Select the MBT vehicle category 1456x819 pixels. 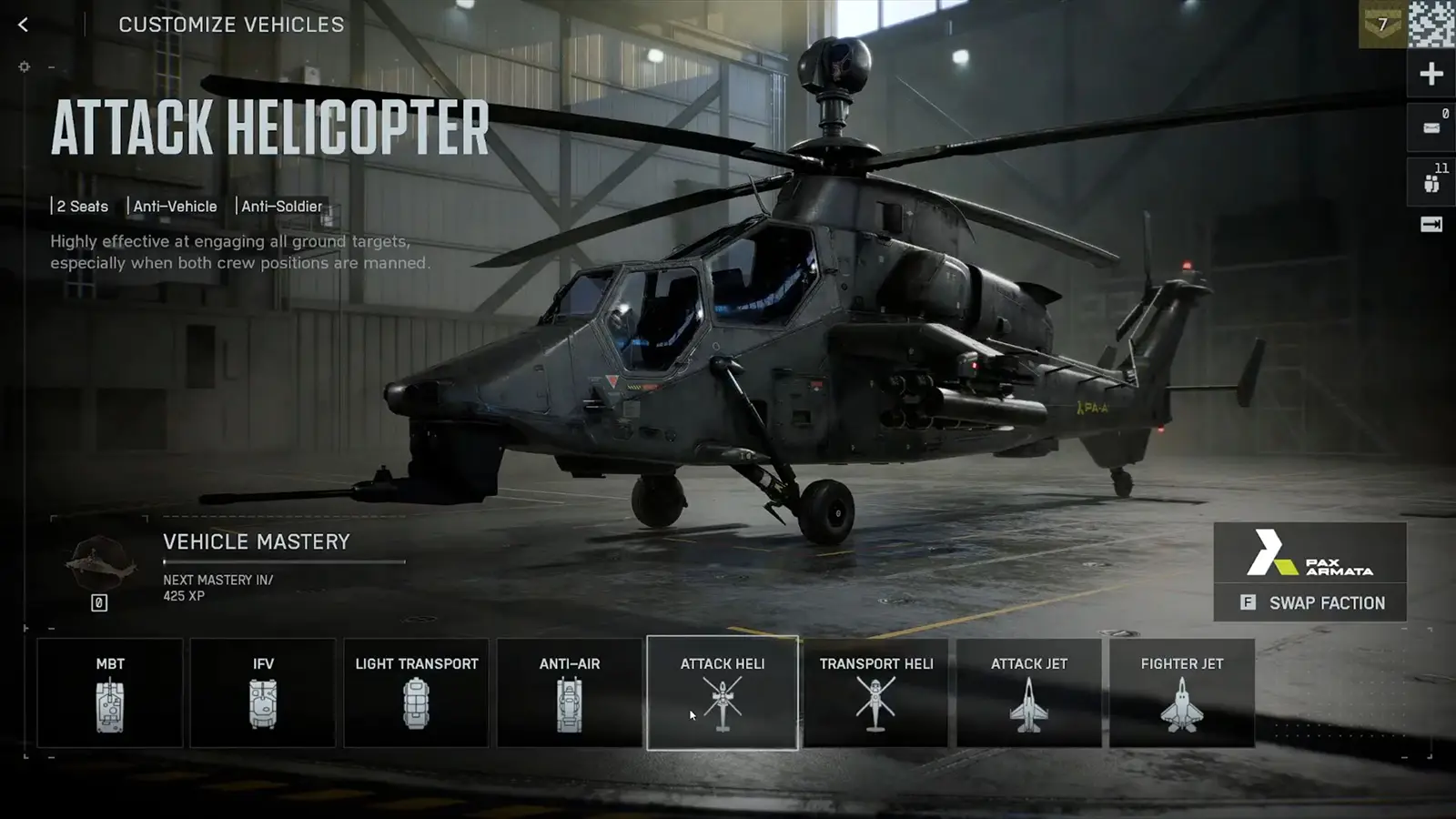coord(109,693)
